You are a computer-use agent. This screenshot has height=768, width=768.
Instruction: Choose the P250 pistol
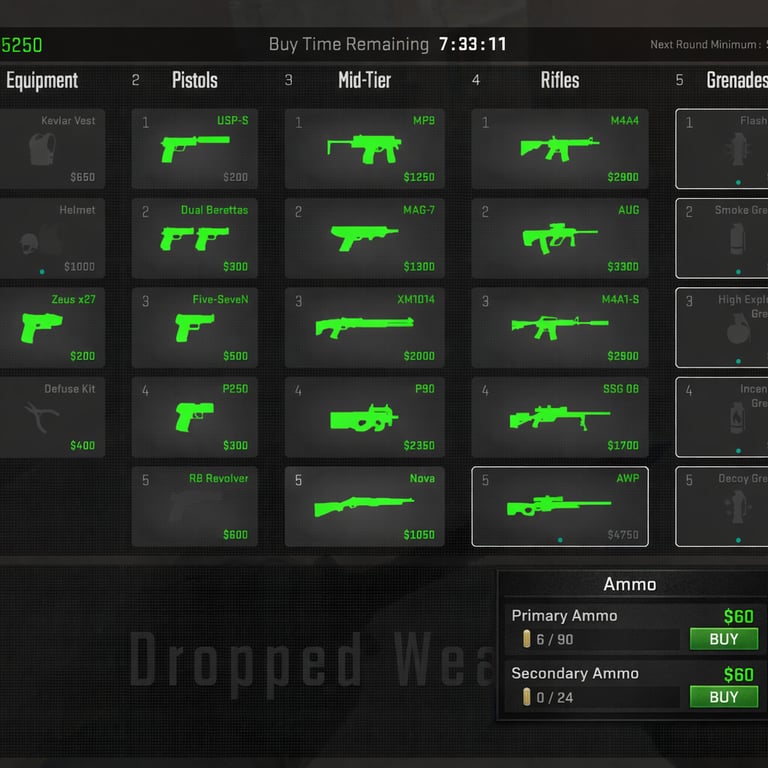pos(195,417)
